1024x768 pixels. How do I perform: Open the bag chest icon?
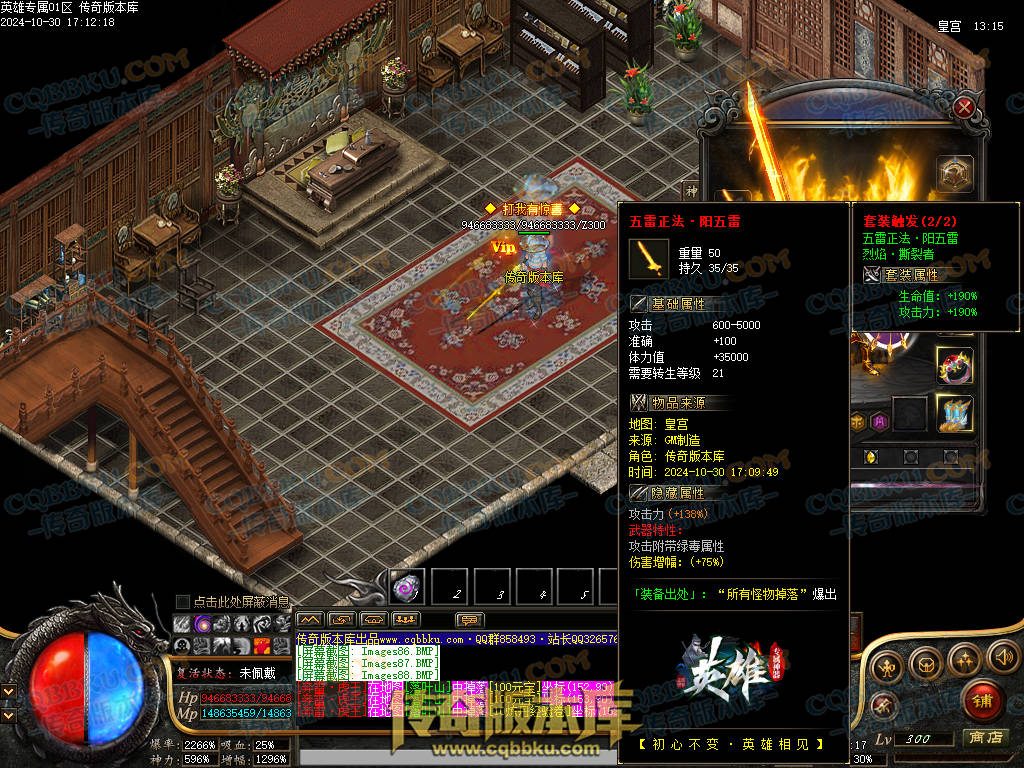(924, 661)
